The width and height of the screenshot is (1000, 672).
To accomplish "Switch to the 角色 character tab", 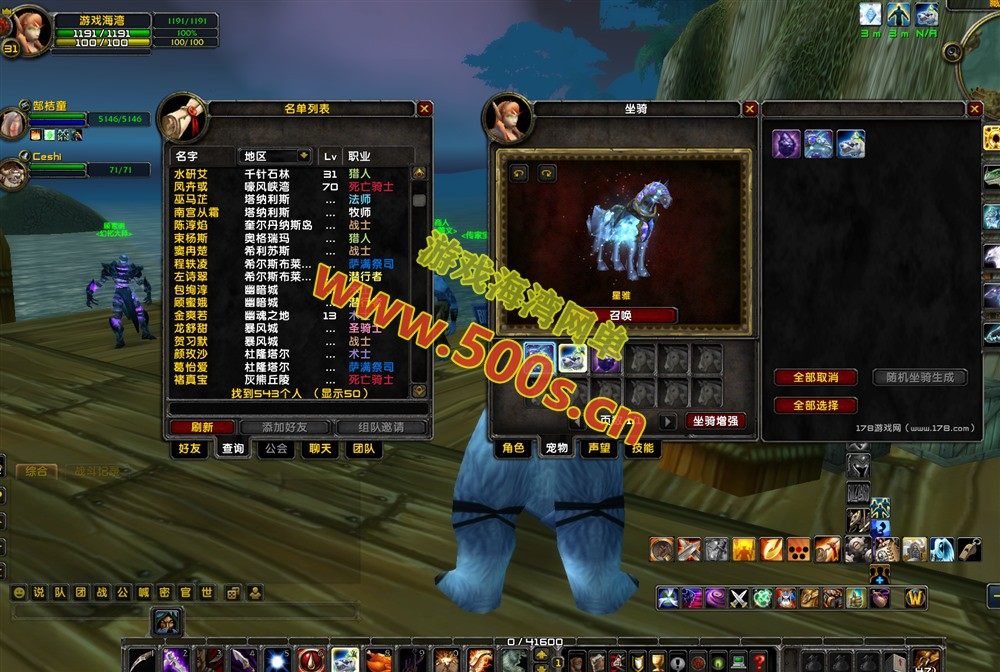I will [x=513, y=449].
